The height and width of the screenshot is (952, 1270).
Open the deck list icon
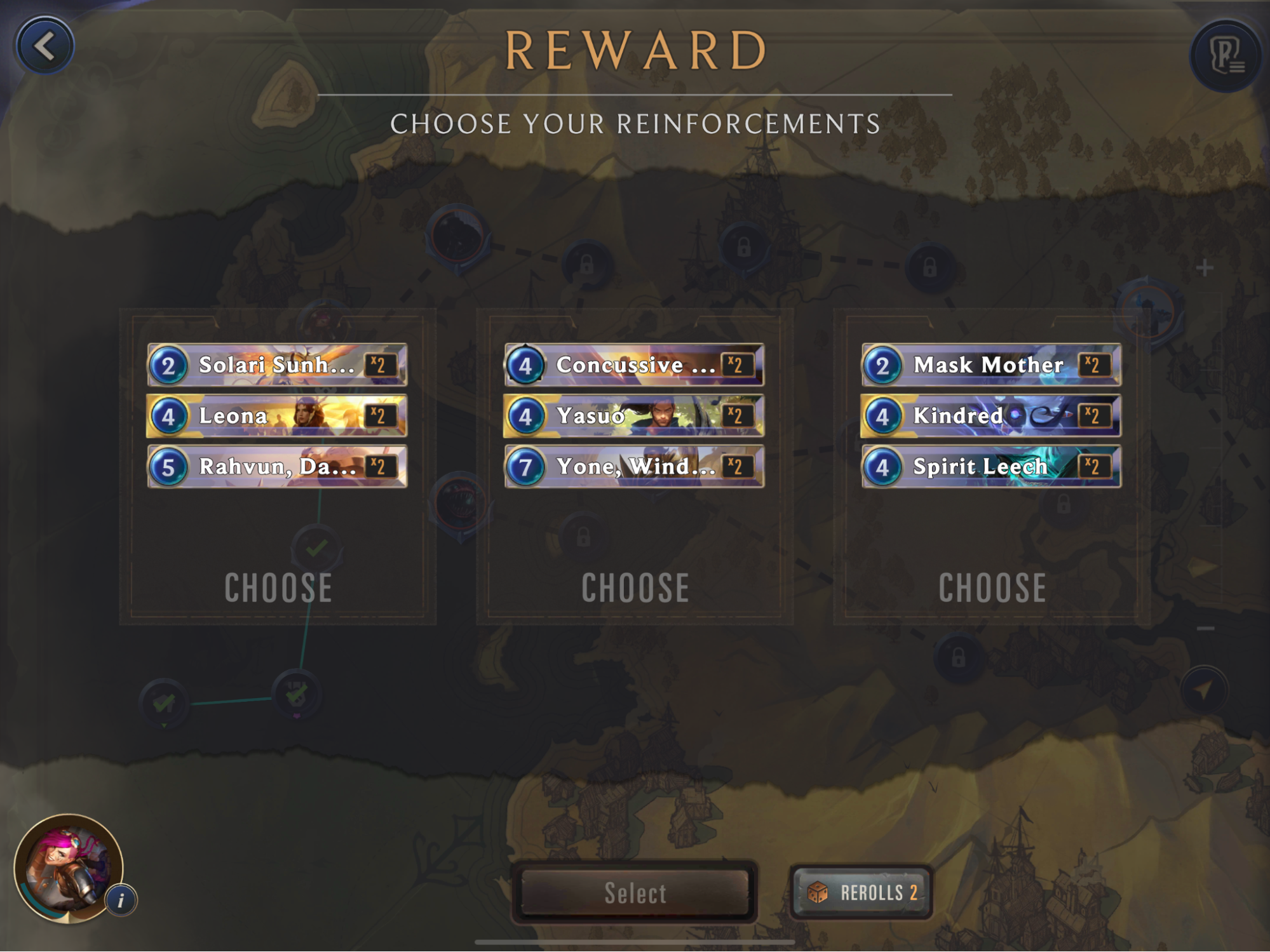point(1225,56)
